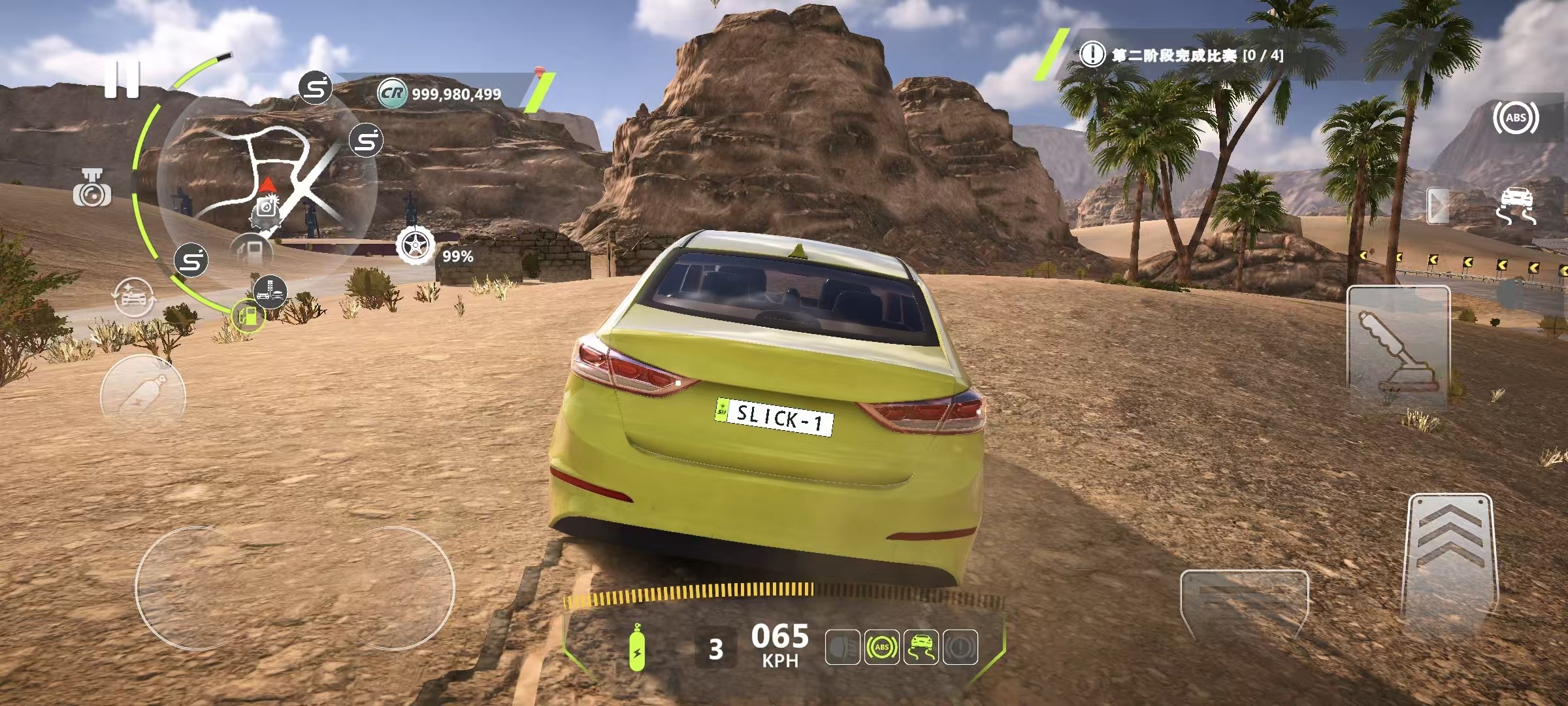This screenshot has width=1568, height=706.
Task: Select the green gas station marker on minimap
Action: coord(248,316)
